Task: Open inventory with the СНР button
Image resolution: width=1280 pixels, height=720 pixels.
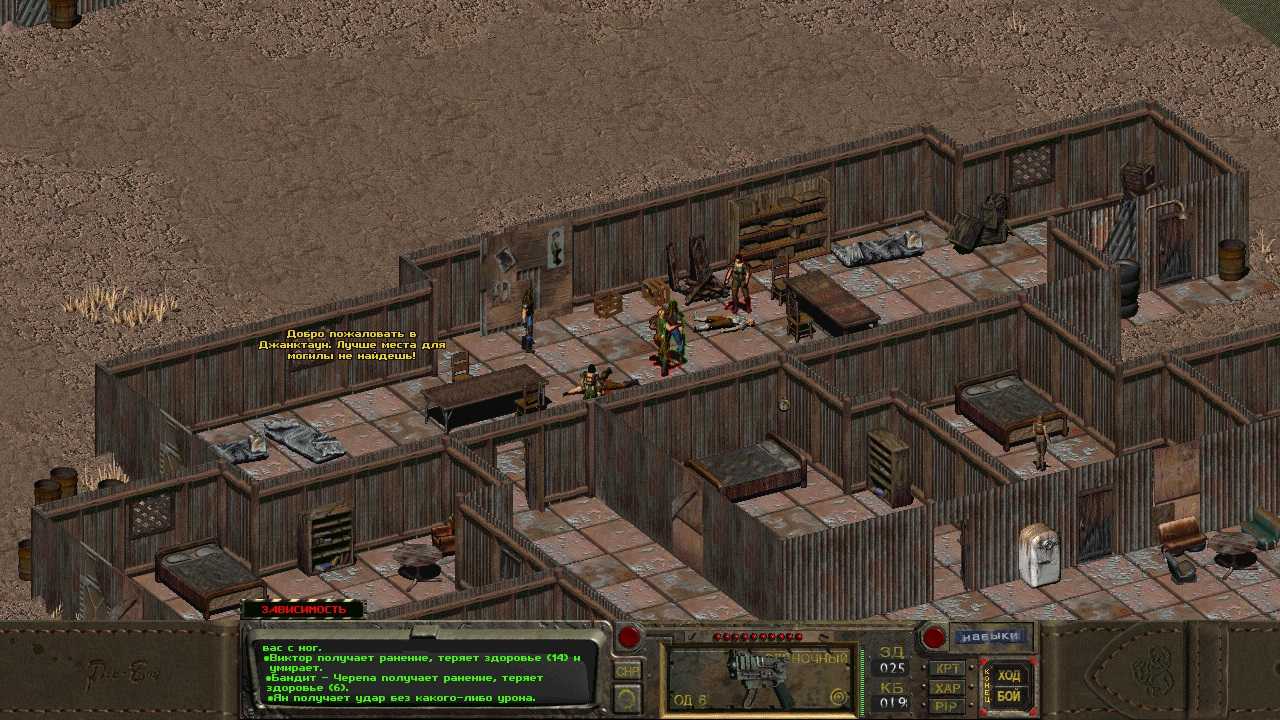Action: 627,671
